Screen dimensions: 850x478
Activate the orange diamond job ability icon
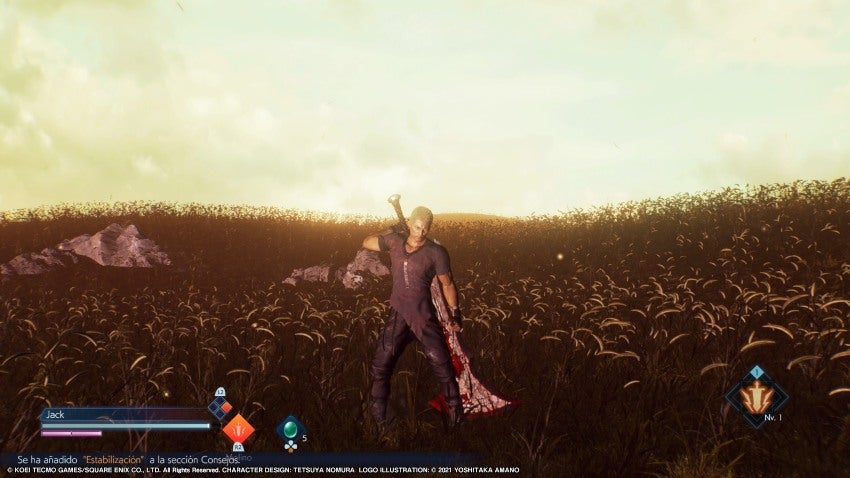(x=238, y=429)
